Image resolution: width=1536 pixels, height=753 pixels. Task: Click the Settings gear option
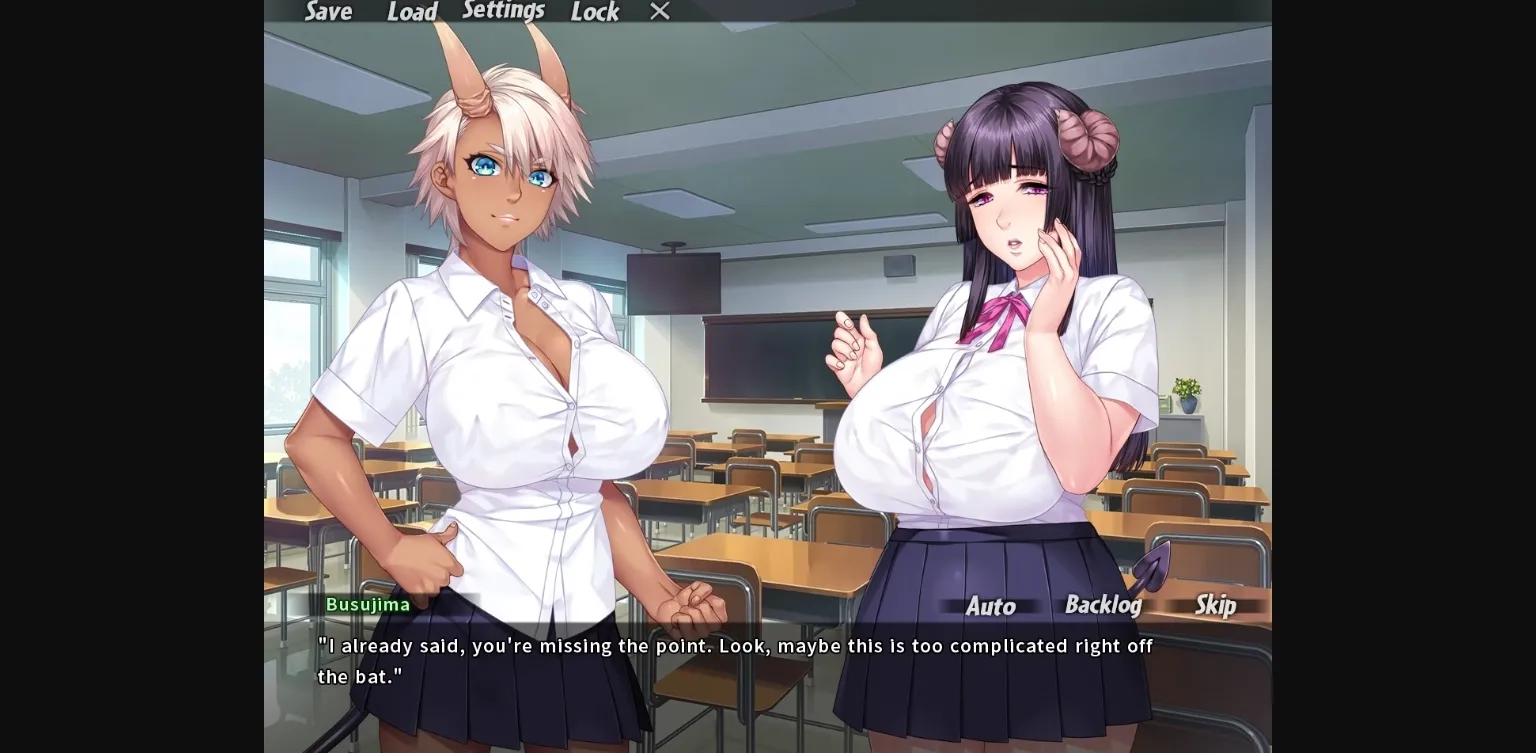pos(503,10)
